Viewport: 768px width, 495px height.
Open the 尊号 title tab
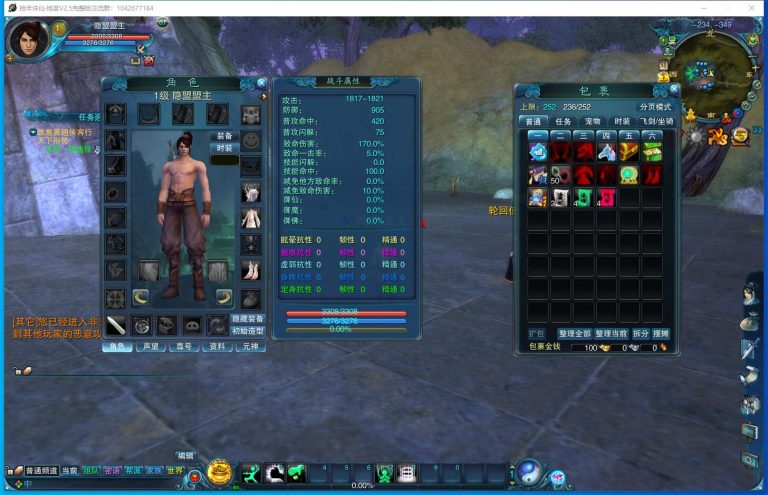(183, 347)
